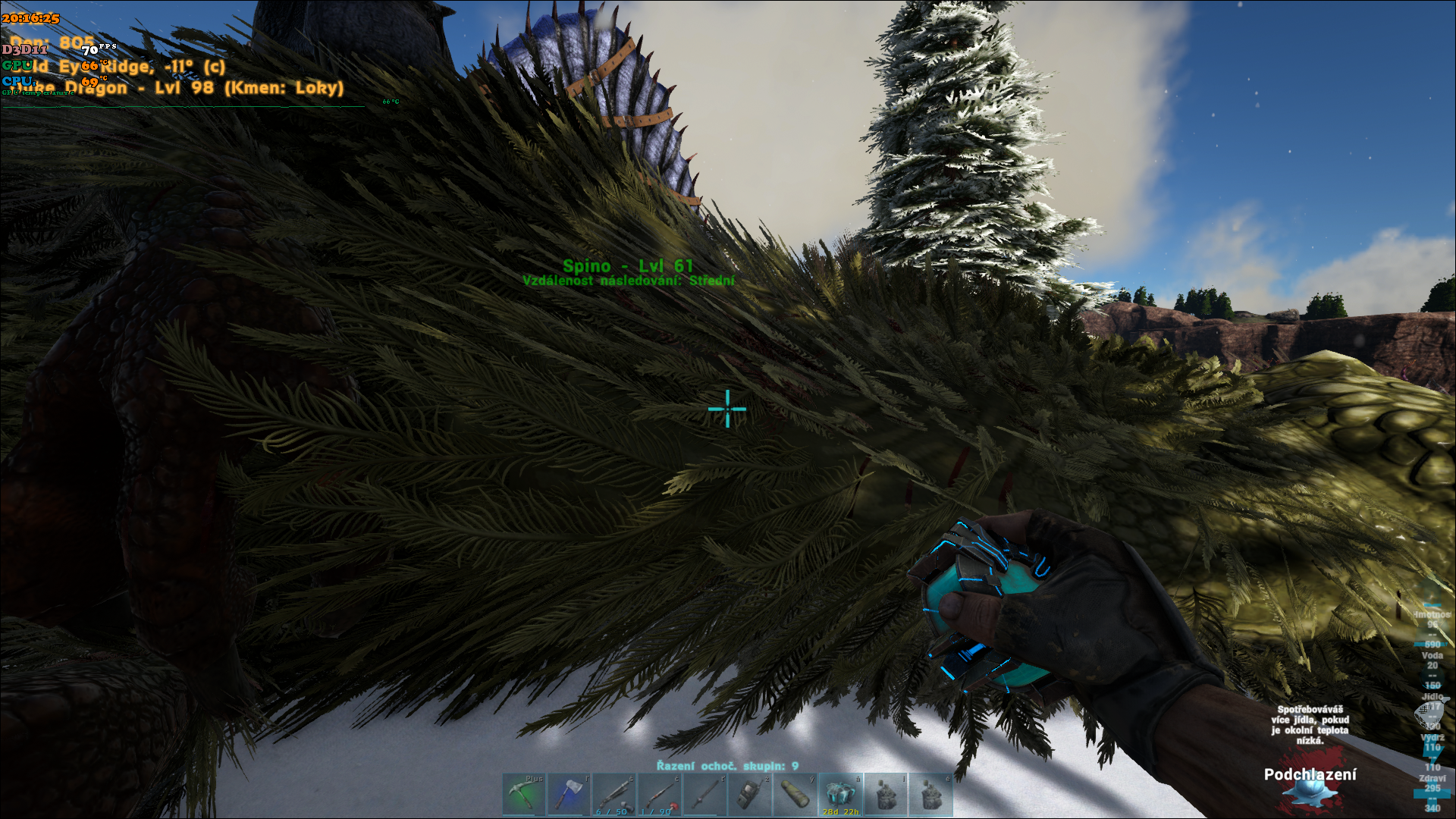Screen dimensions: 1456x819
Task: Select the cryopod slot with 28d 22h timer
Action: pyautogui.click(x=840, y=794)
